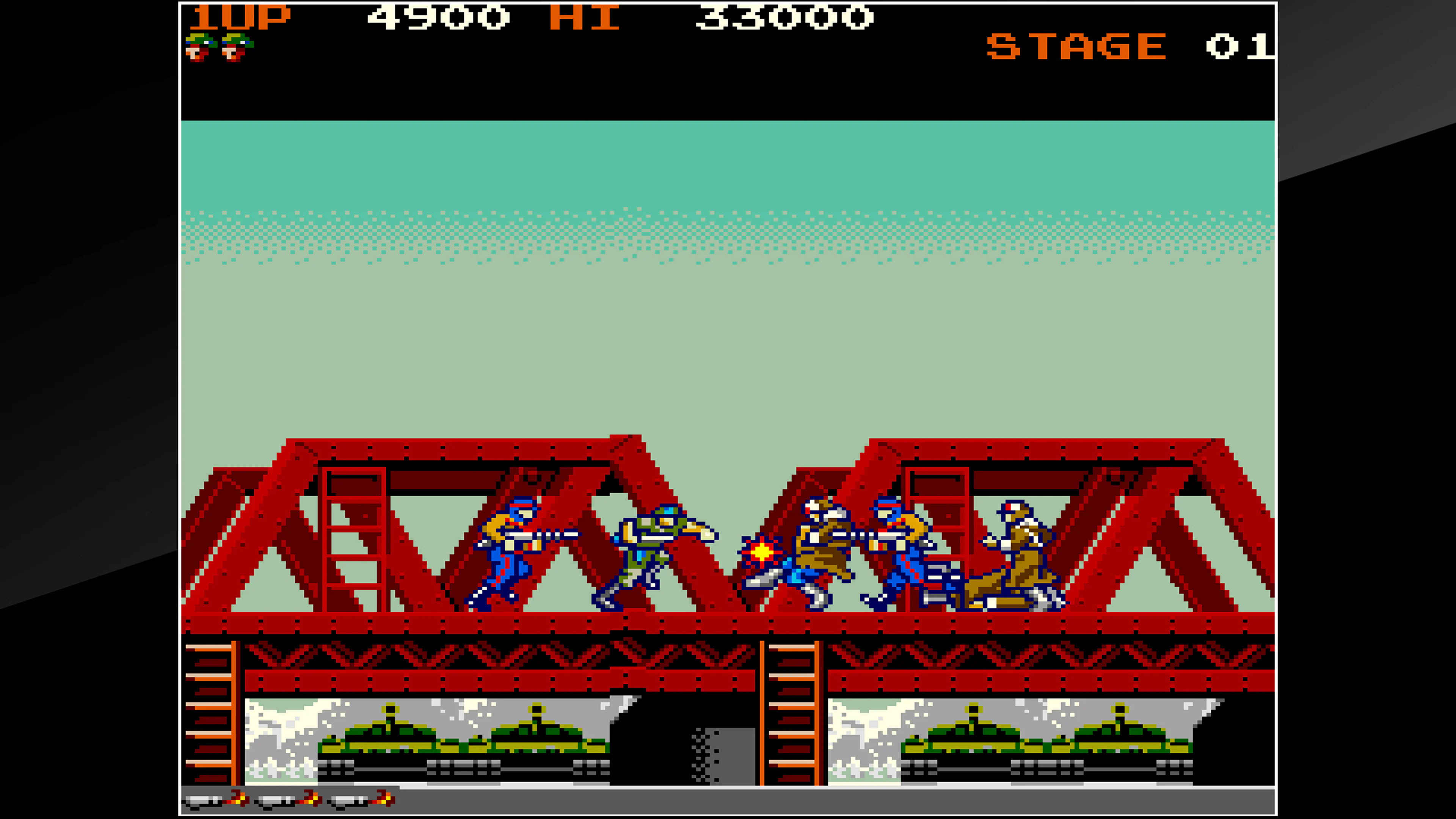Click the 33000 high score value
The height and width of the screenshot is (819, 1456).
[x=786, y=17]
